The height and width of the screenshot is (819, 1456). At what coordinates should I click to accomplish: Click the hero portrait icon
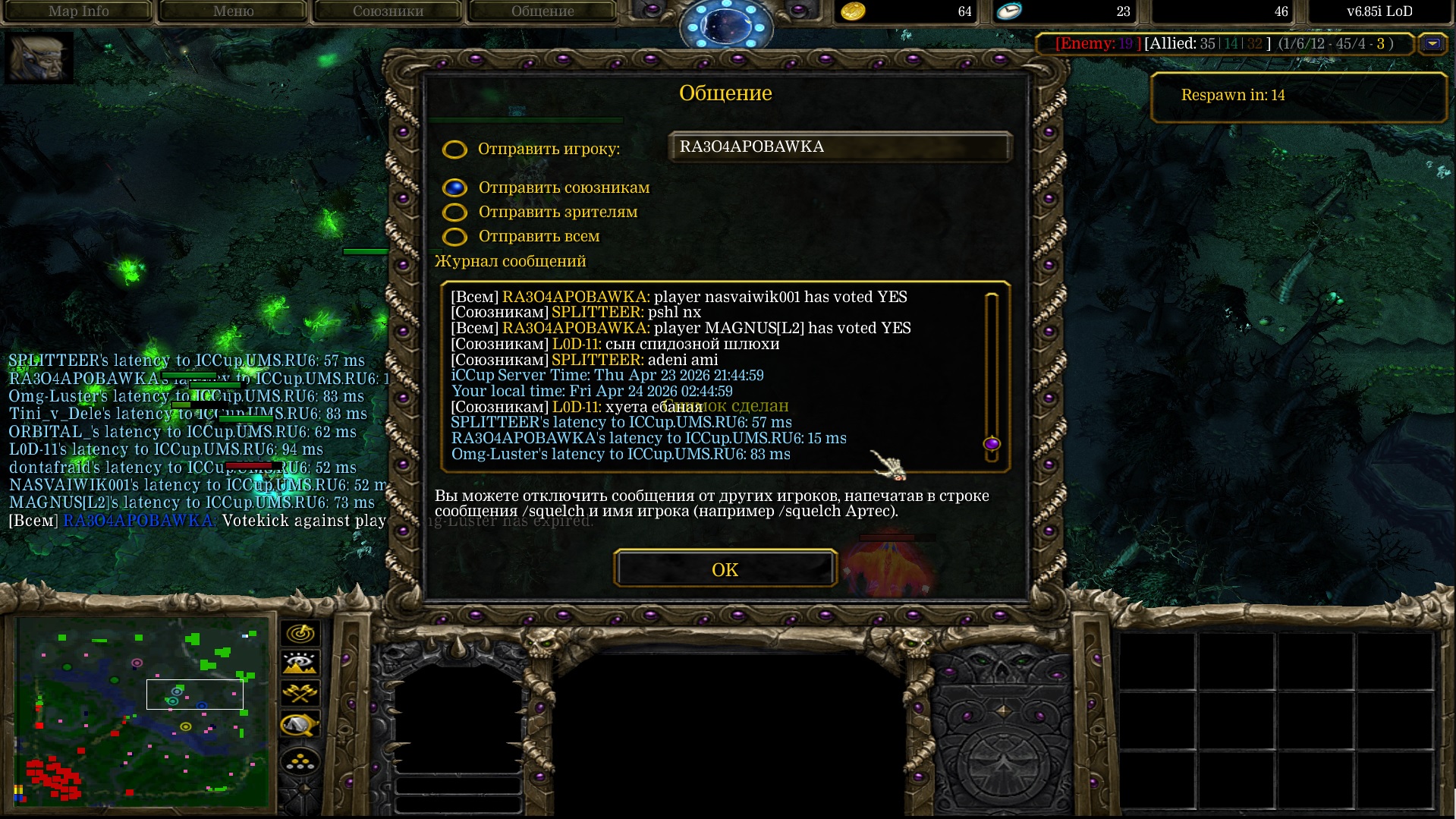39,58
